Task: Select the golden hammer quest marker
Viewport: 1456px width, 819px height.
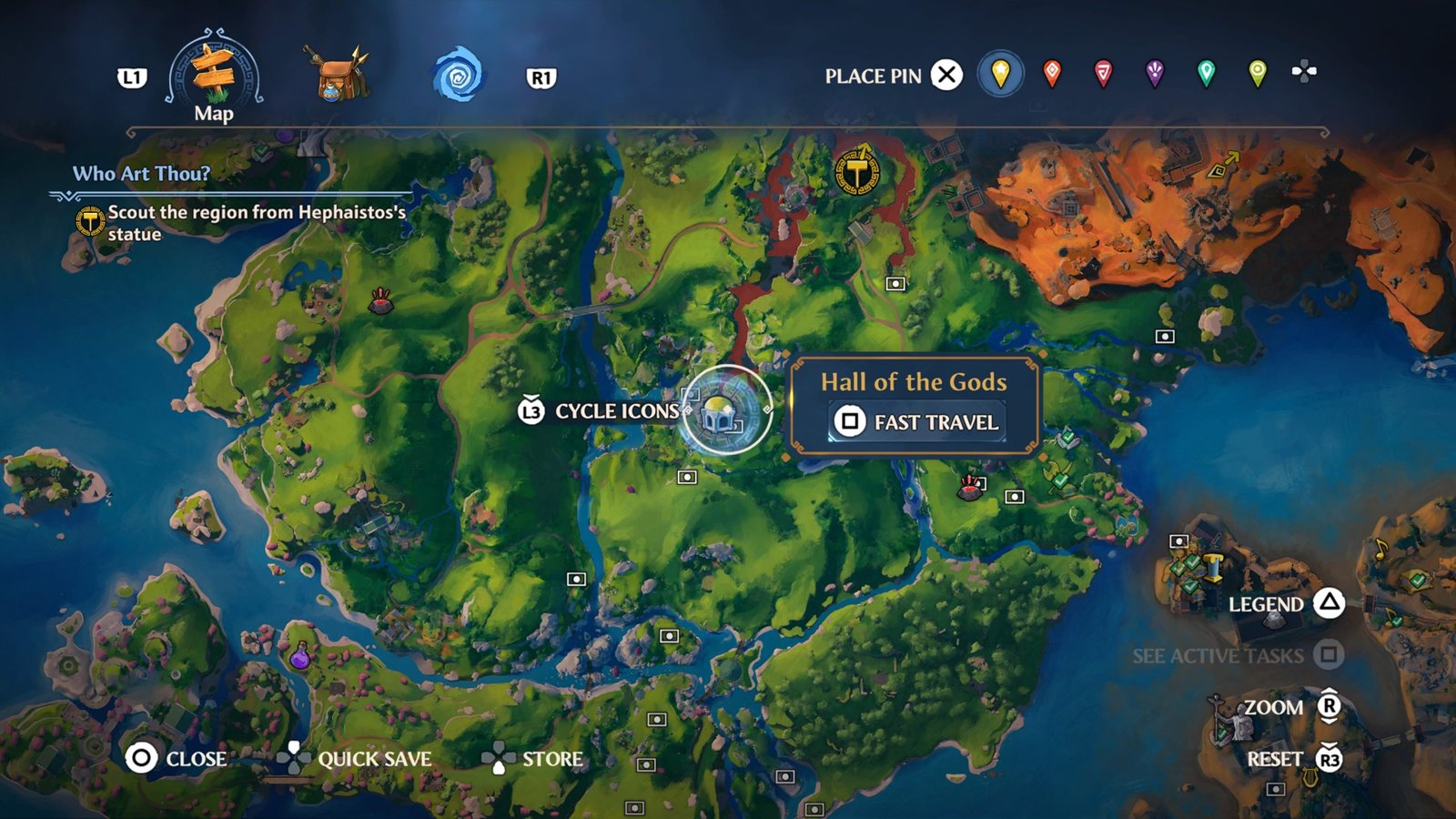Action: [856, 169]
